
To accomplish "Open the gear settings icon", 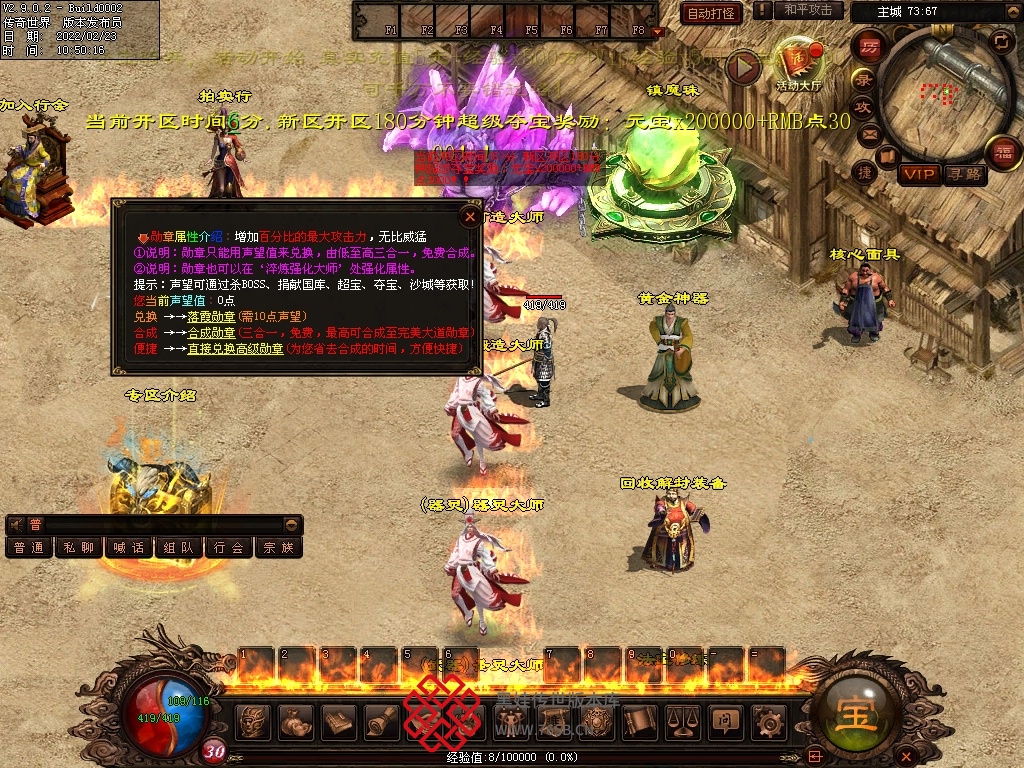I will [x=768, y=720].
